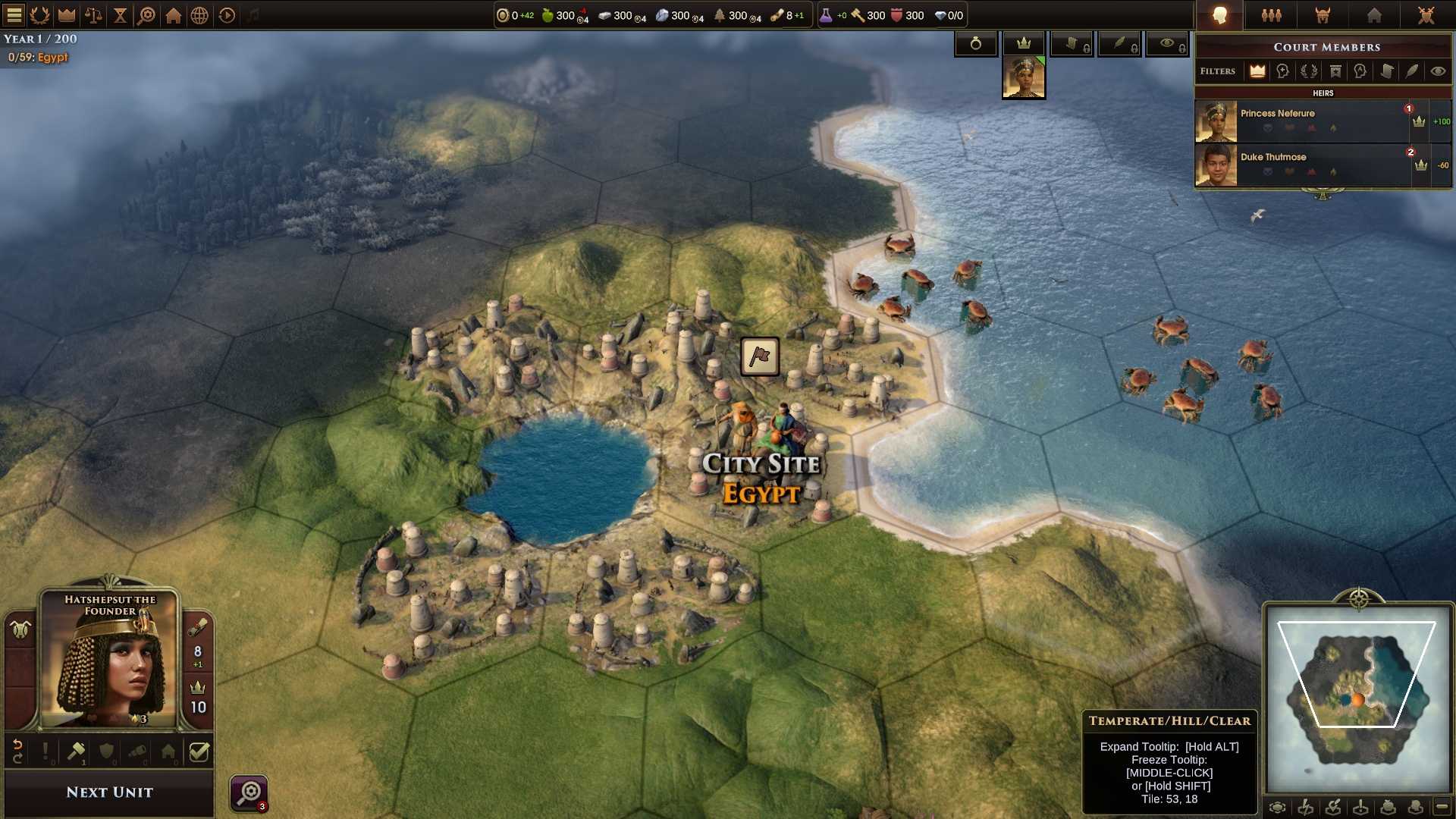The image size is (1456, 819).
Task: Click the balance scales icon in top bar
Action: pos(93,15)
